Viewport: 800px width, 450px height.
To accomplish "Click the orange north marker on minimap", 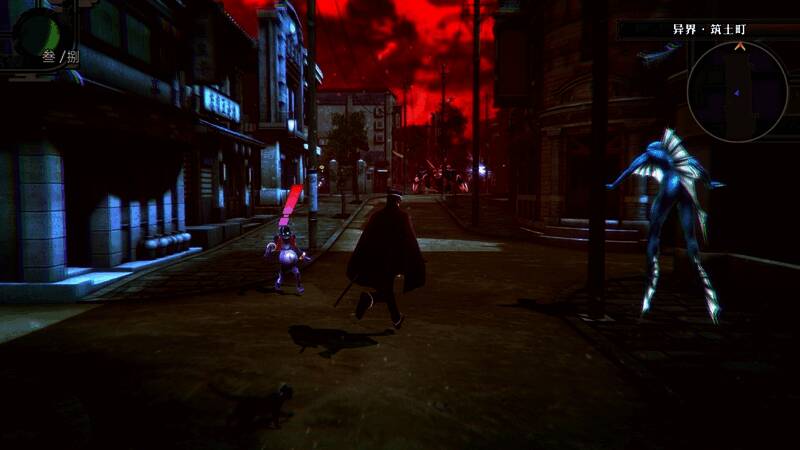I will [739, 46].
